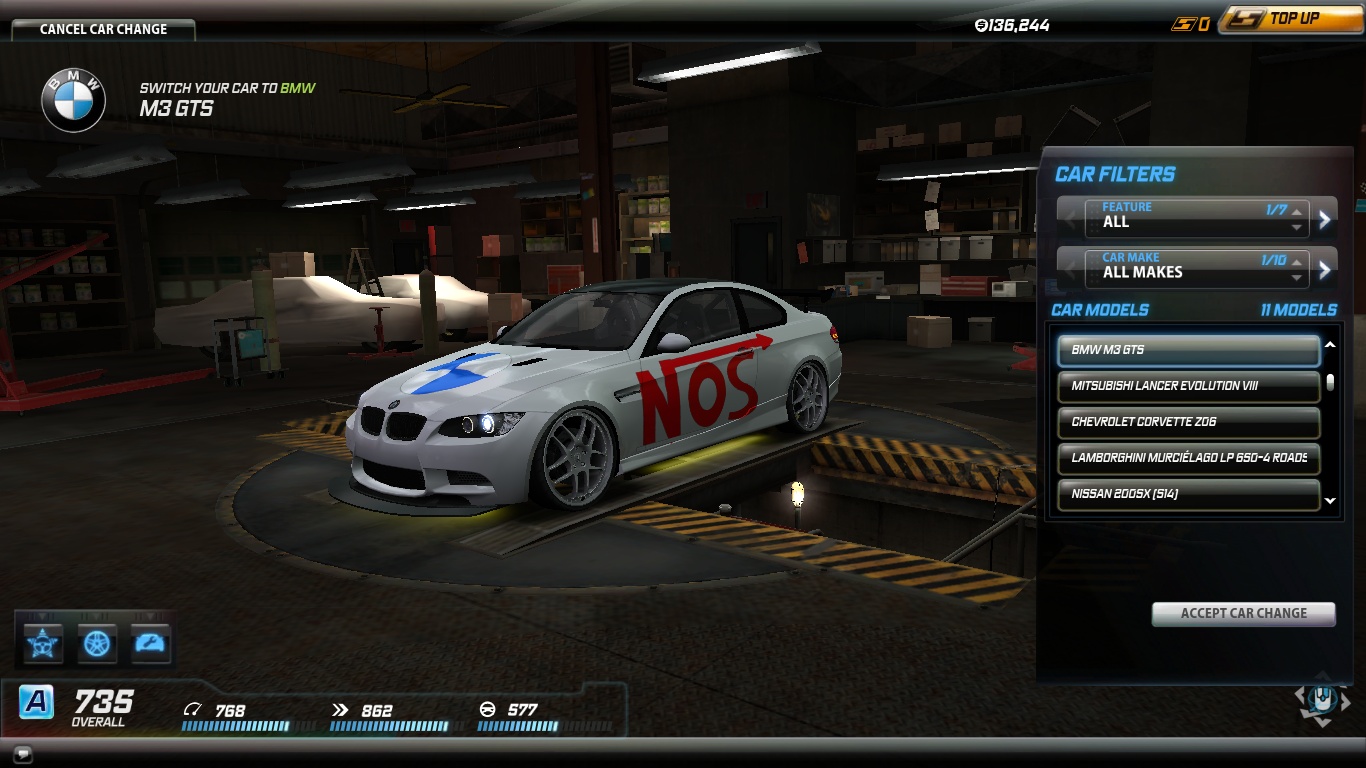This screenshot has width=1366, height=768.
Task: Show the wheel rim parts icon
Action: click(97, 644)
